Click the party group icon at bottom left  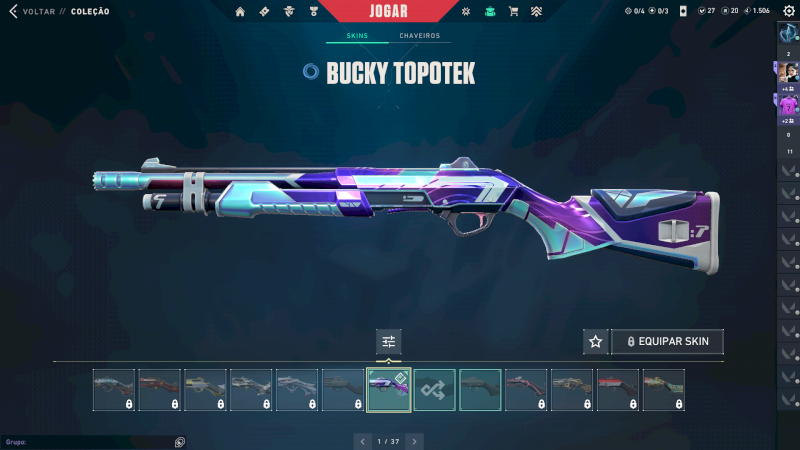coord(179,441)
